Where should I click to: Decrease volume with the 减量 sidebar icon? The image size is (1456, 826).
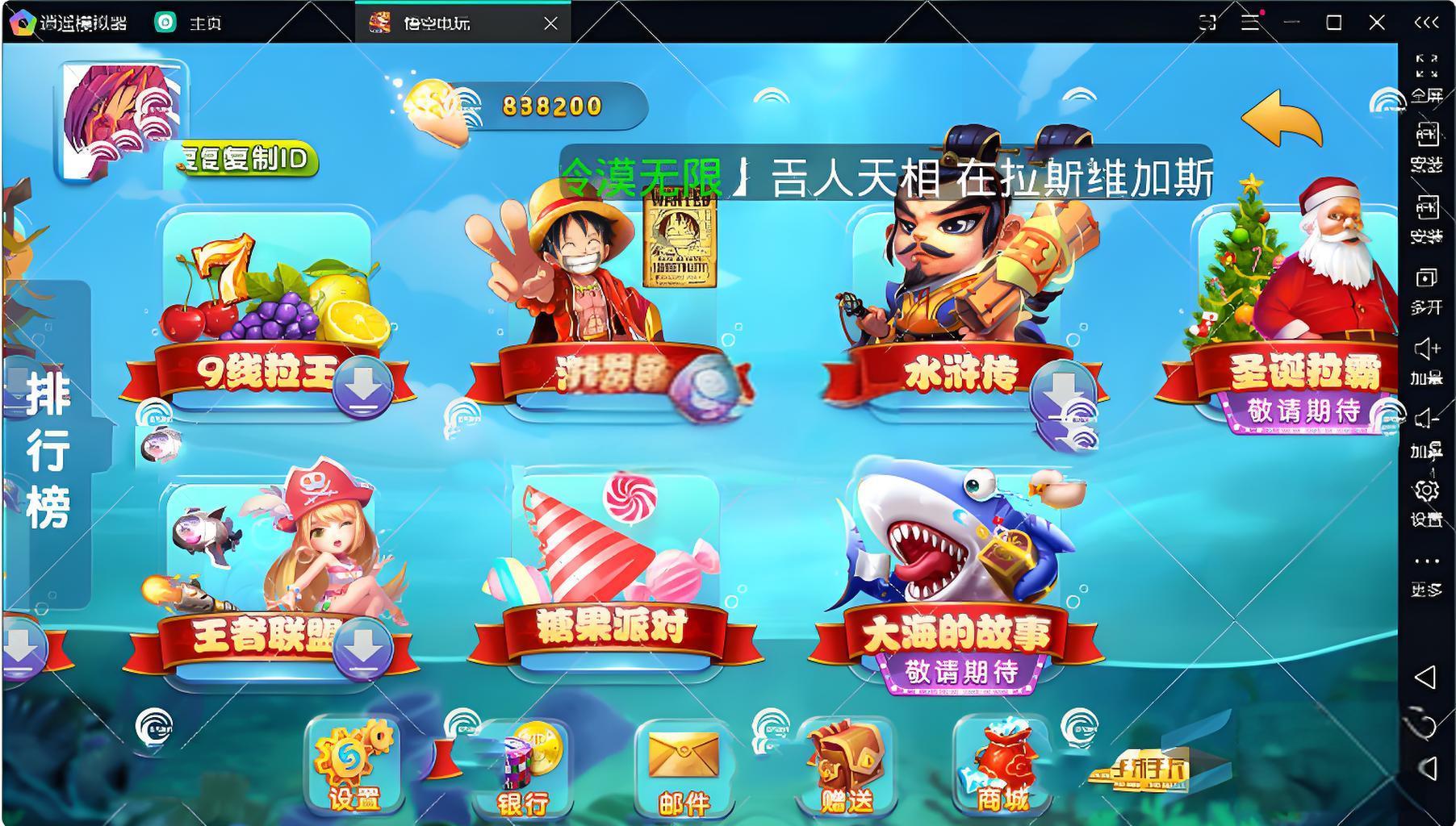1427,428
